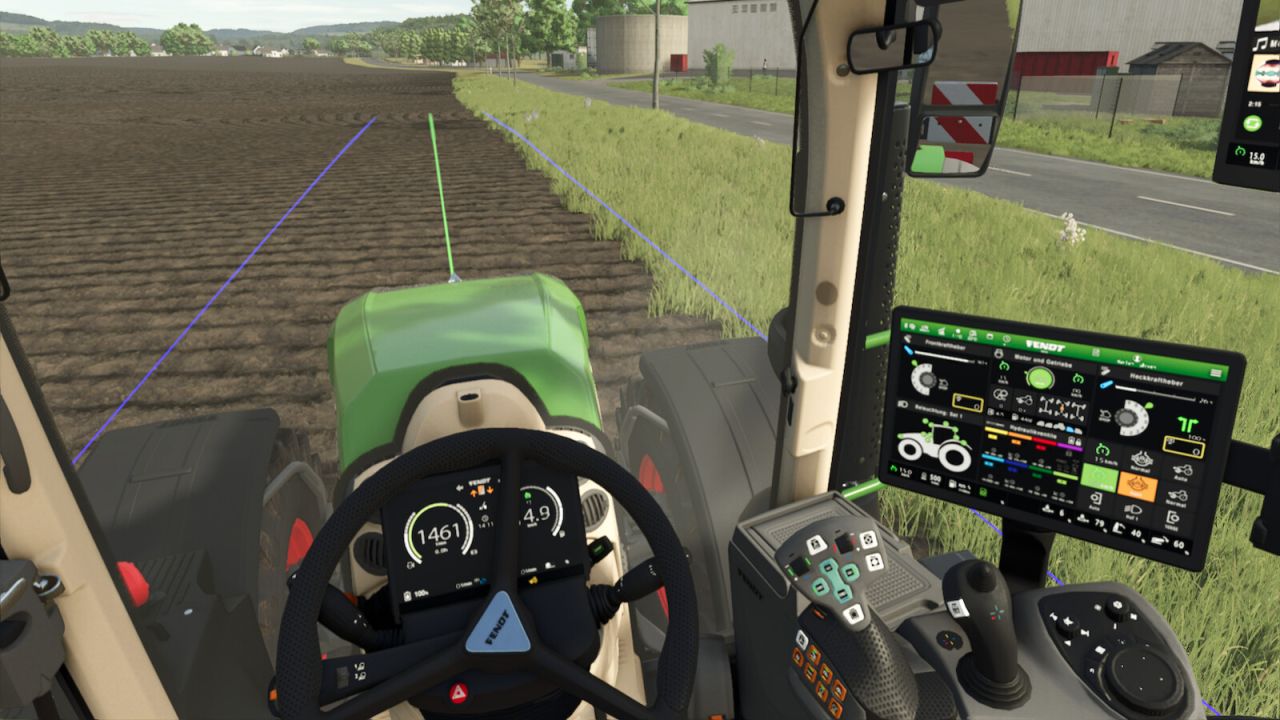1280x720 pixels.
Task: Click the headlight Ruf 1 icon
Action: point(1135,511)
